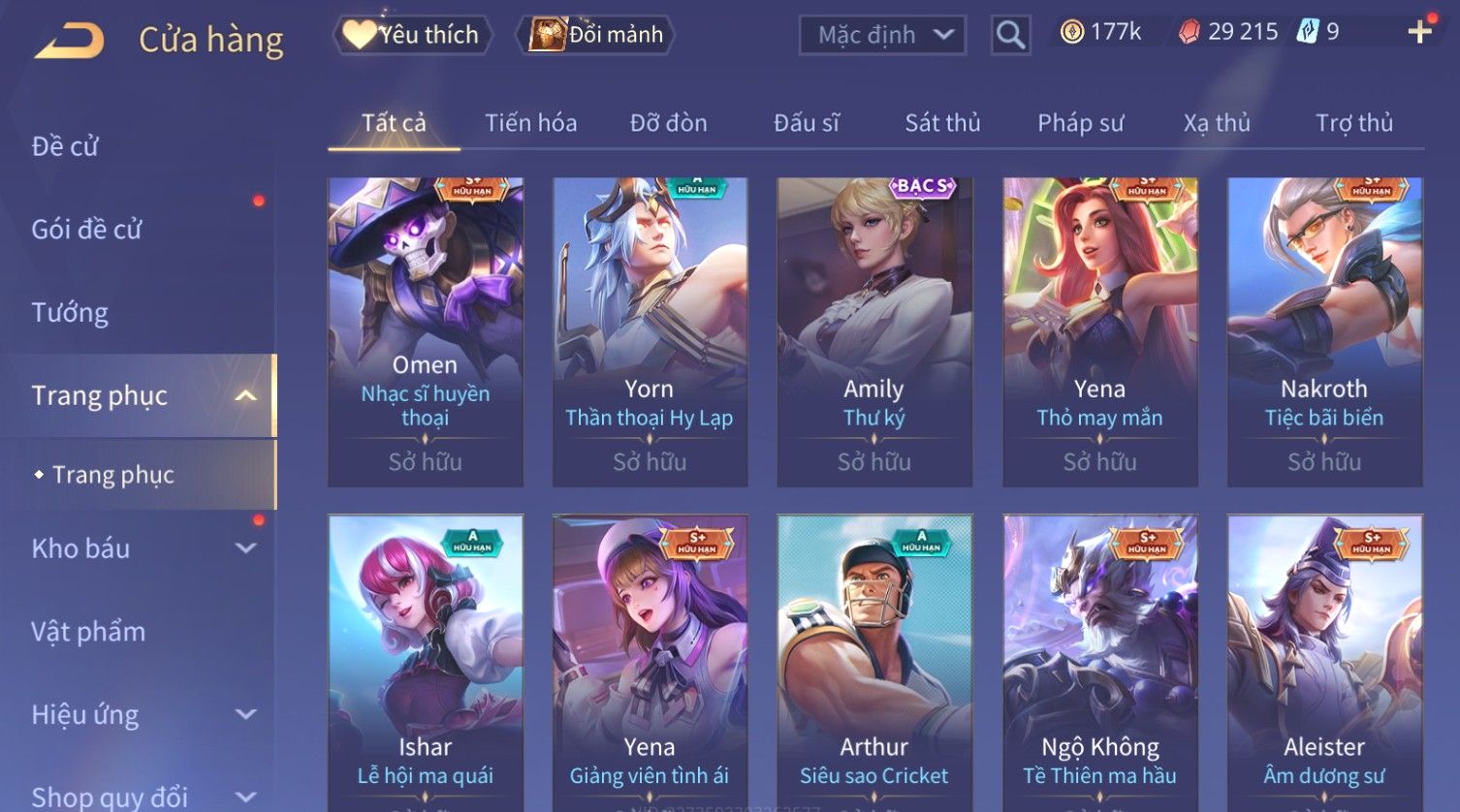Expand the Mặc định sort dropdown
The image size is (1460, 812).
coord(882,35)
